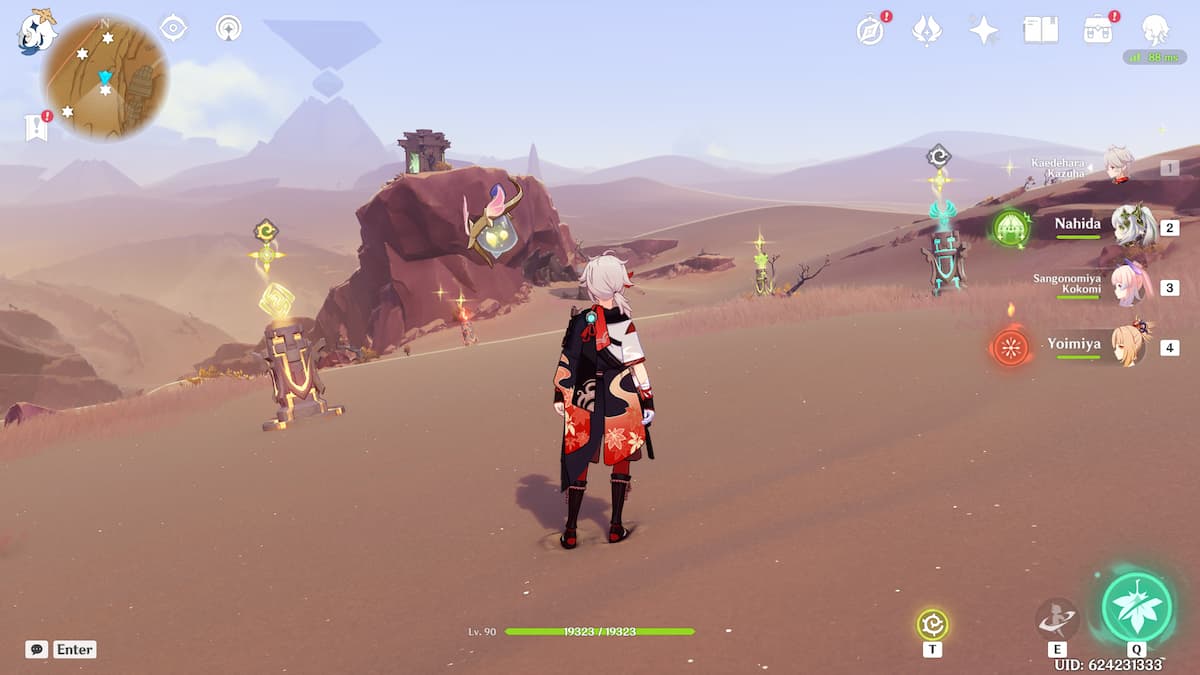Use Kazuha's elemental skill icon
The height and width of the screenshot is (675, 1200).
(x=1056, y=620)
